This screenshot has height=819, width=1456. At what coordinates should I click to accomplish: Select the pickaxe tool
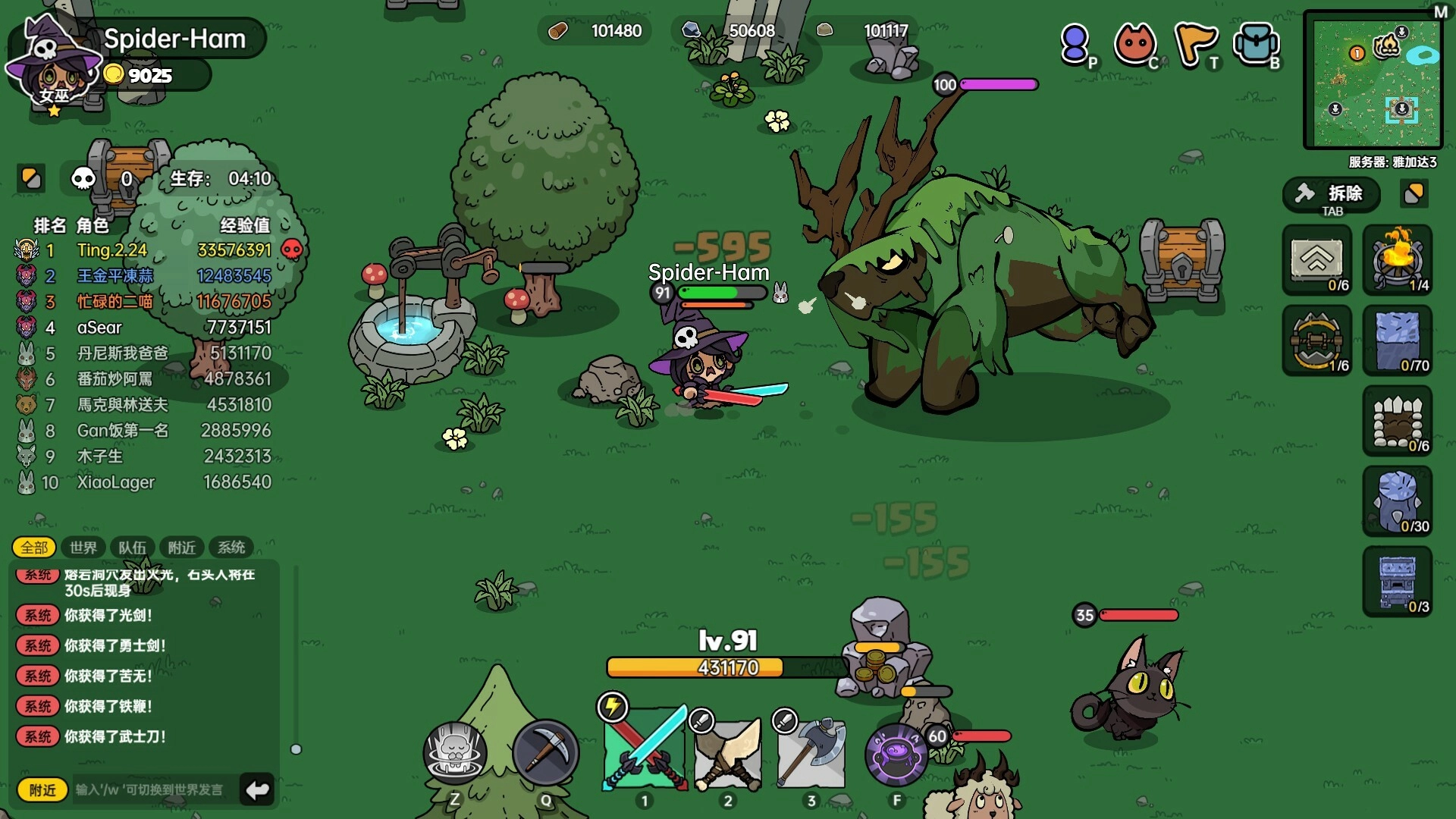(545, 753)
